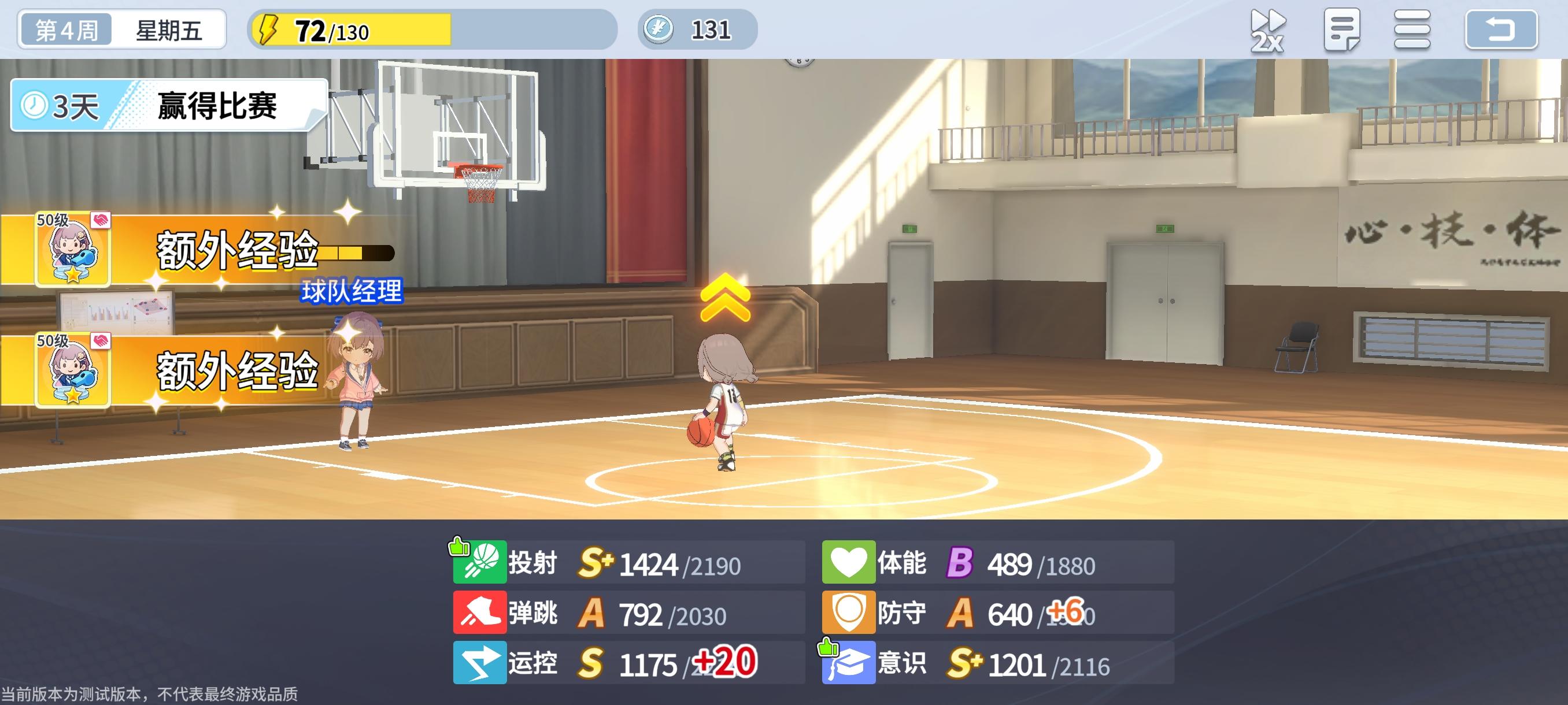Select the orange 防守 defense shield icon
Viewport: 1568px width, 705px height.
coord(849,613)
